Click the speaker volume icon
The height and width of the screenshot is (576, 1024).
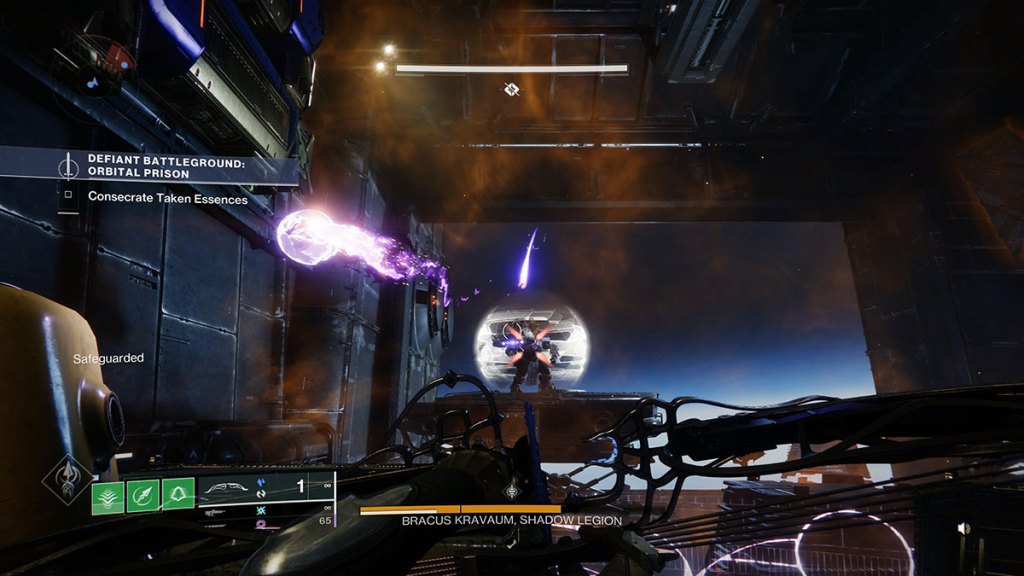[962, 528]
